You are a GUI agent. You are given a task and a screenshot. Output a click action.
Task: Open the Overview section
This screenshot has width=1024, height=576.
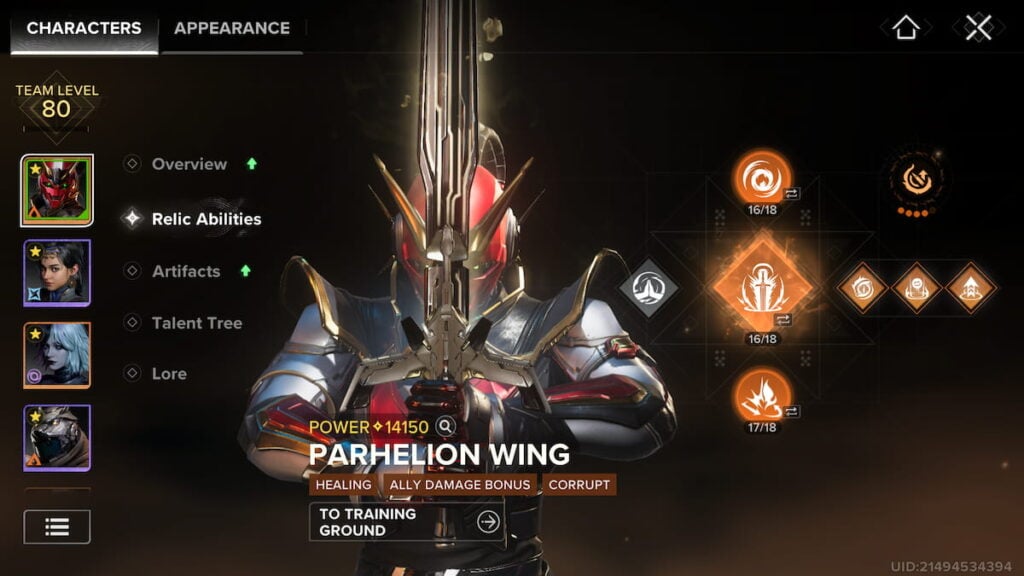tap(189, 164)
